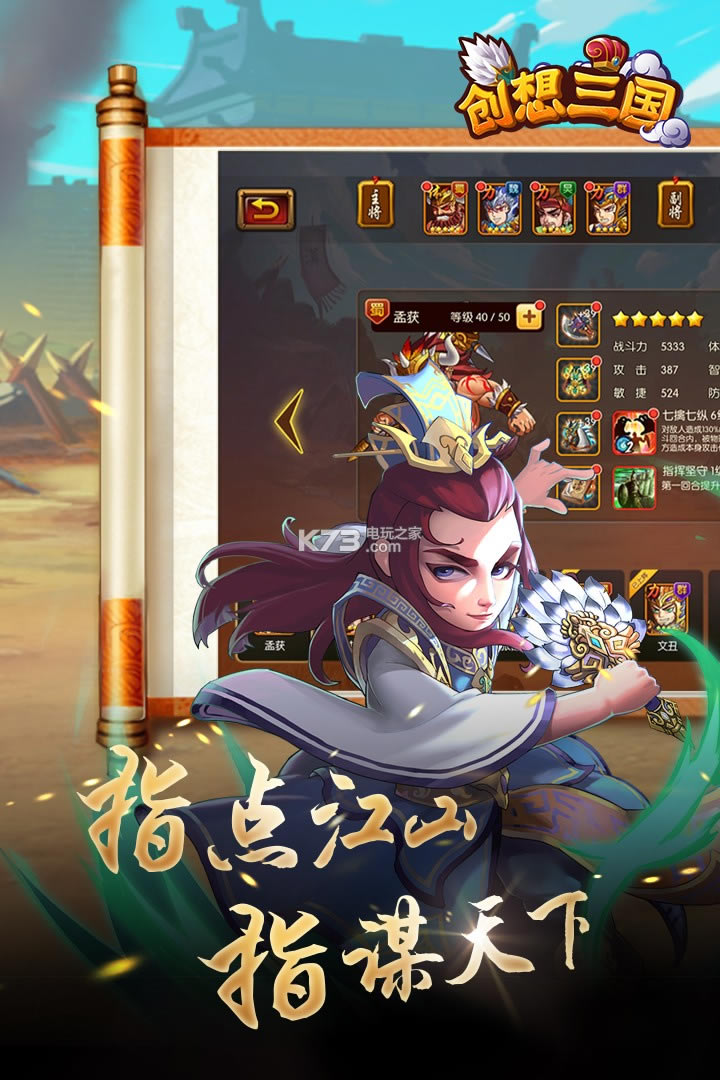Select the 蜀 hero portrait in the lineup
Image resolution: width=720 pixels, height=1080 pixels.
[x=445, y=208]
